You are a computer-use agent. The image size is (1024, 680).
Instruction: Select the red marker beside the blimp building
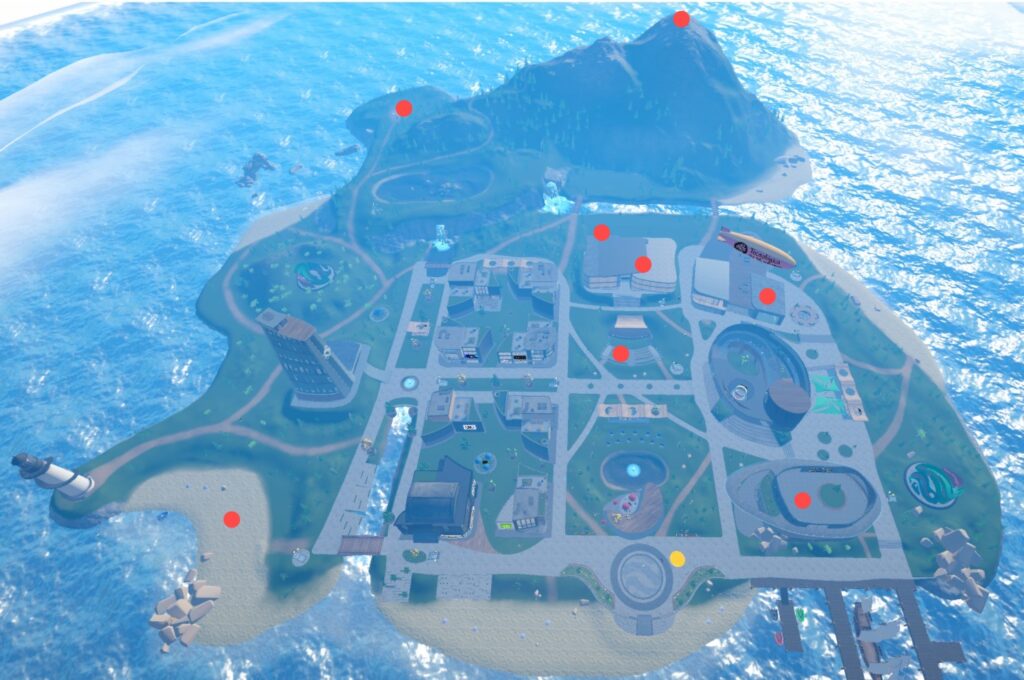[x=767, y=296]
